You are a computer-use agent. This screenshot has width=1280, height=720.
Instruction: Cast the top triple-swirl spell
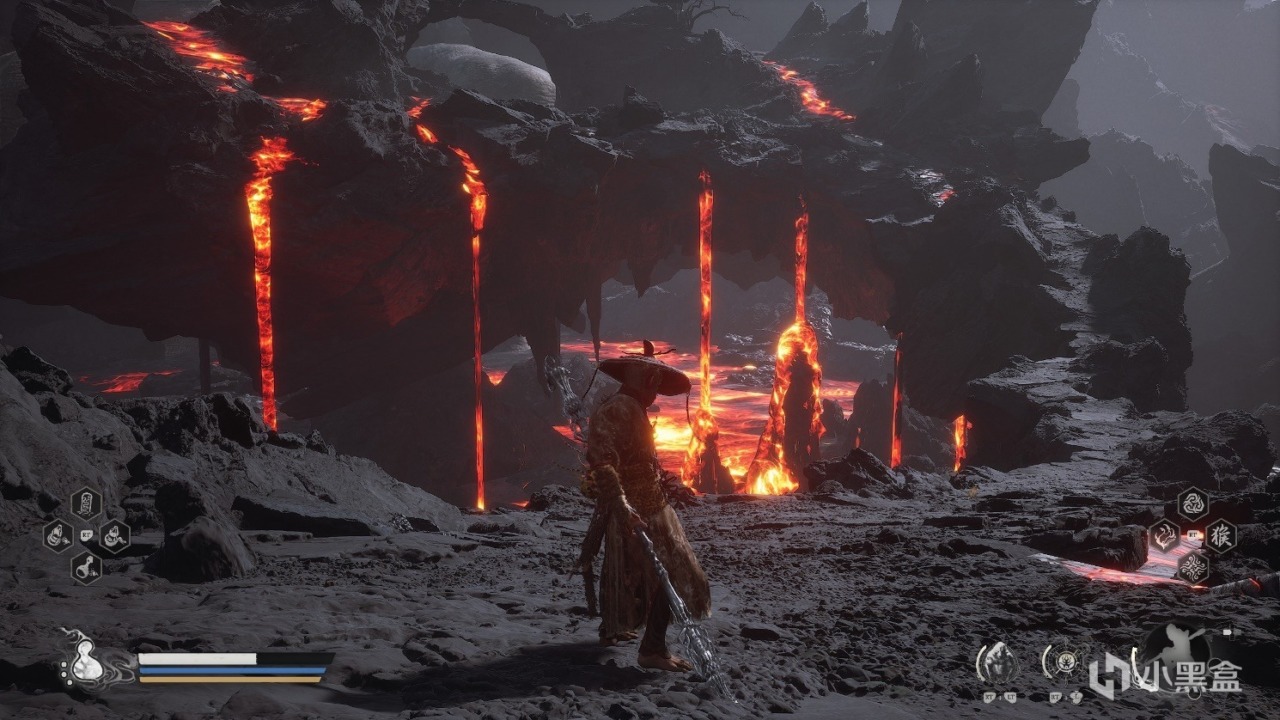1192,503
